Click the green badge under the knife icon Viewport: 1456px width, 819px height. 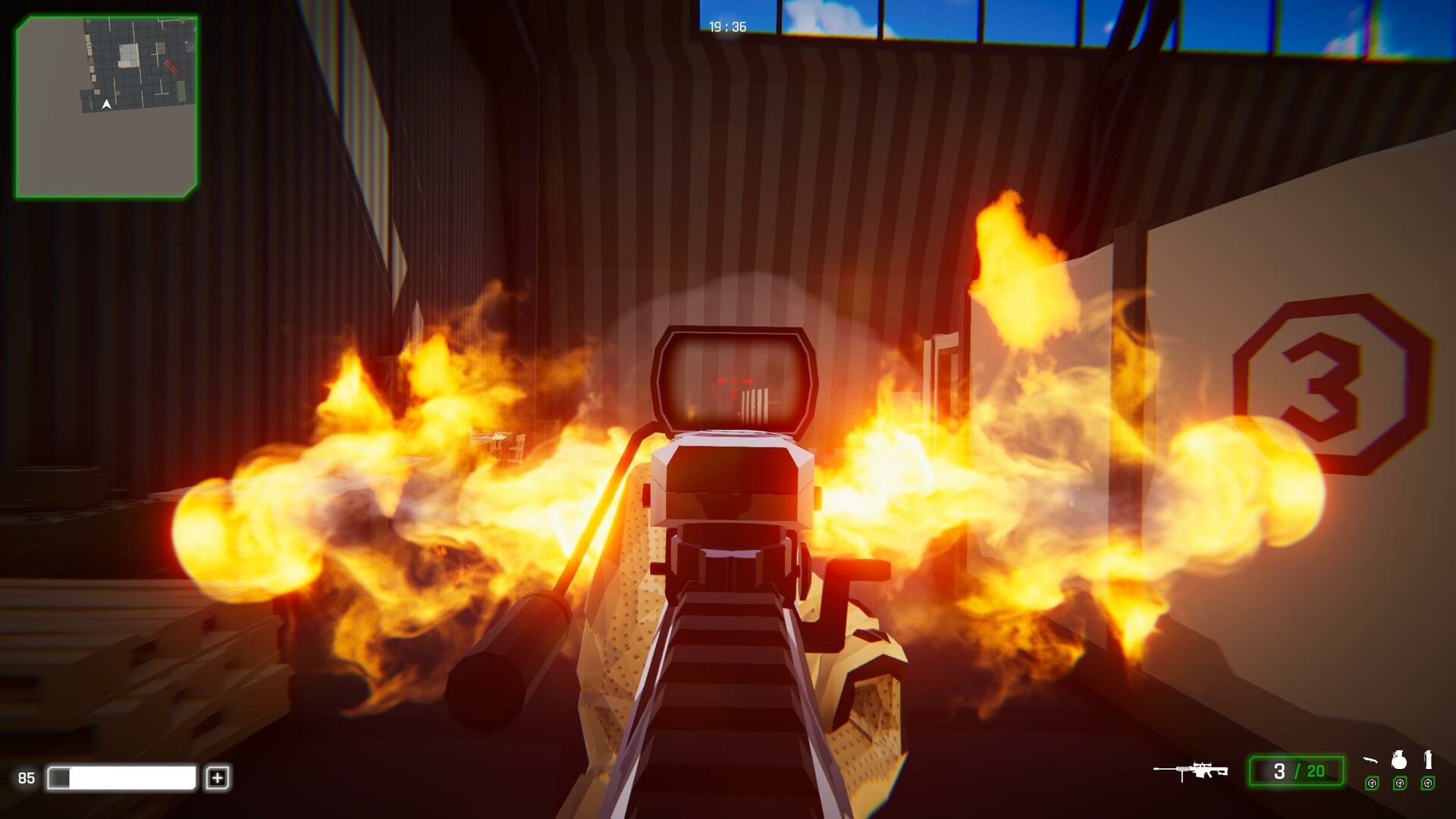(1370, 783)
